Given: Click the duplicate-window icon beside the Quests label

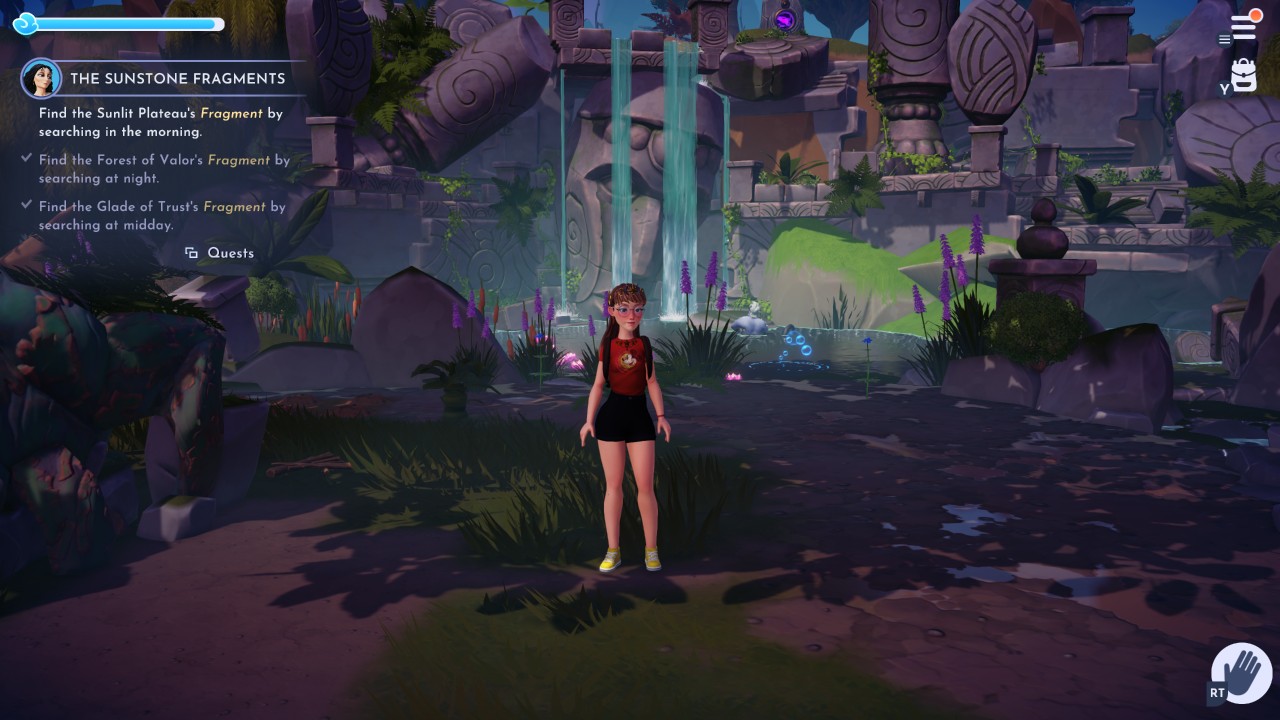Looking at the screenshot, I should [191, 253].
